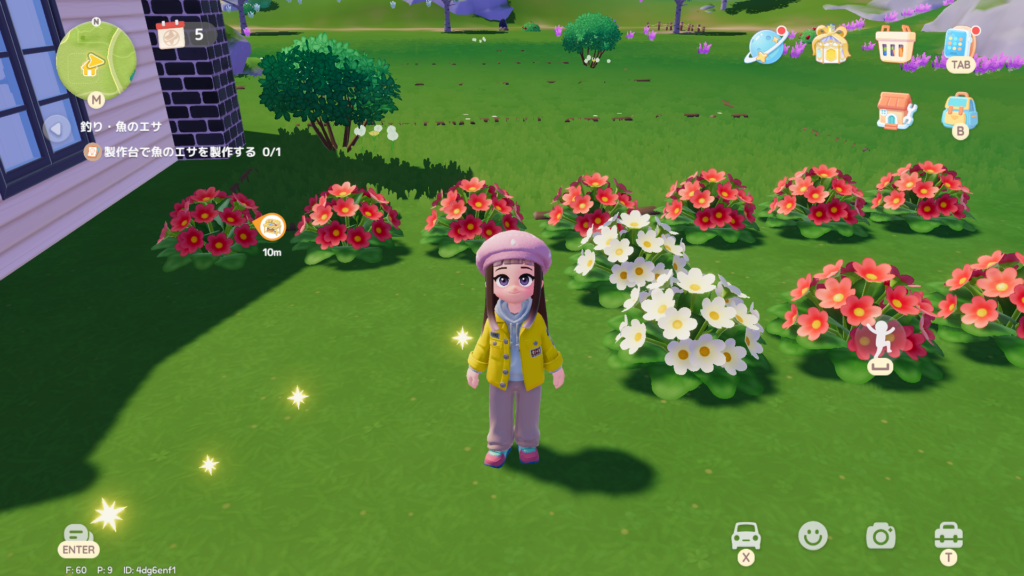Open the toolbox icon
This screenshot has width=1024, height=576.
(947, 535)
